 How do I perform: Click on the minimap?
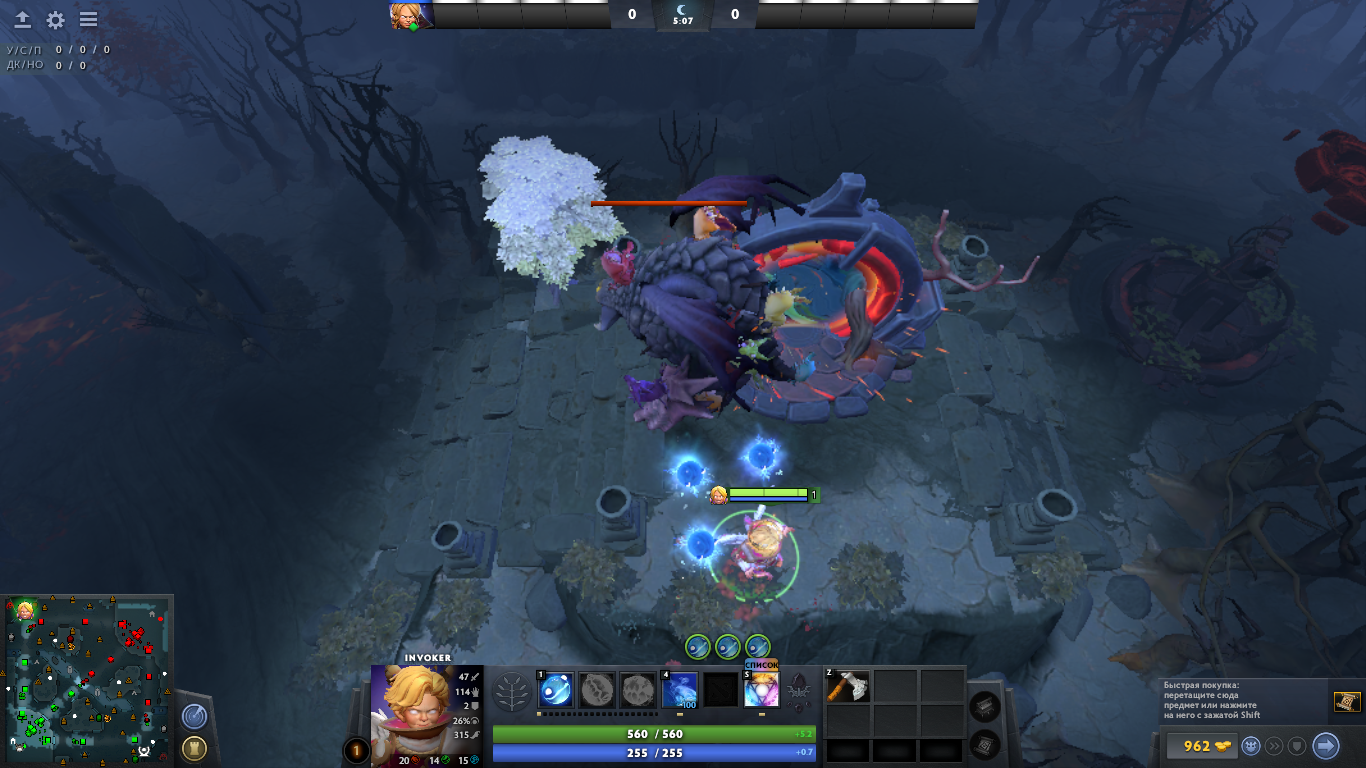(87, 678)
